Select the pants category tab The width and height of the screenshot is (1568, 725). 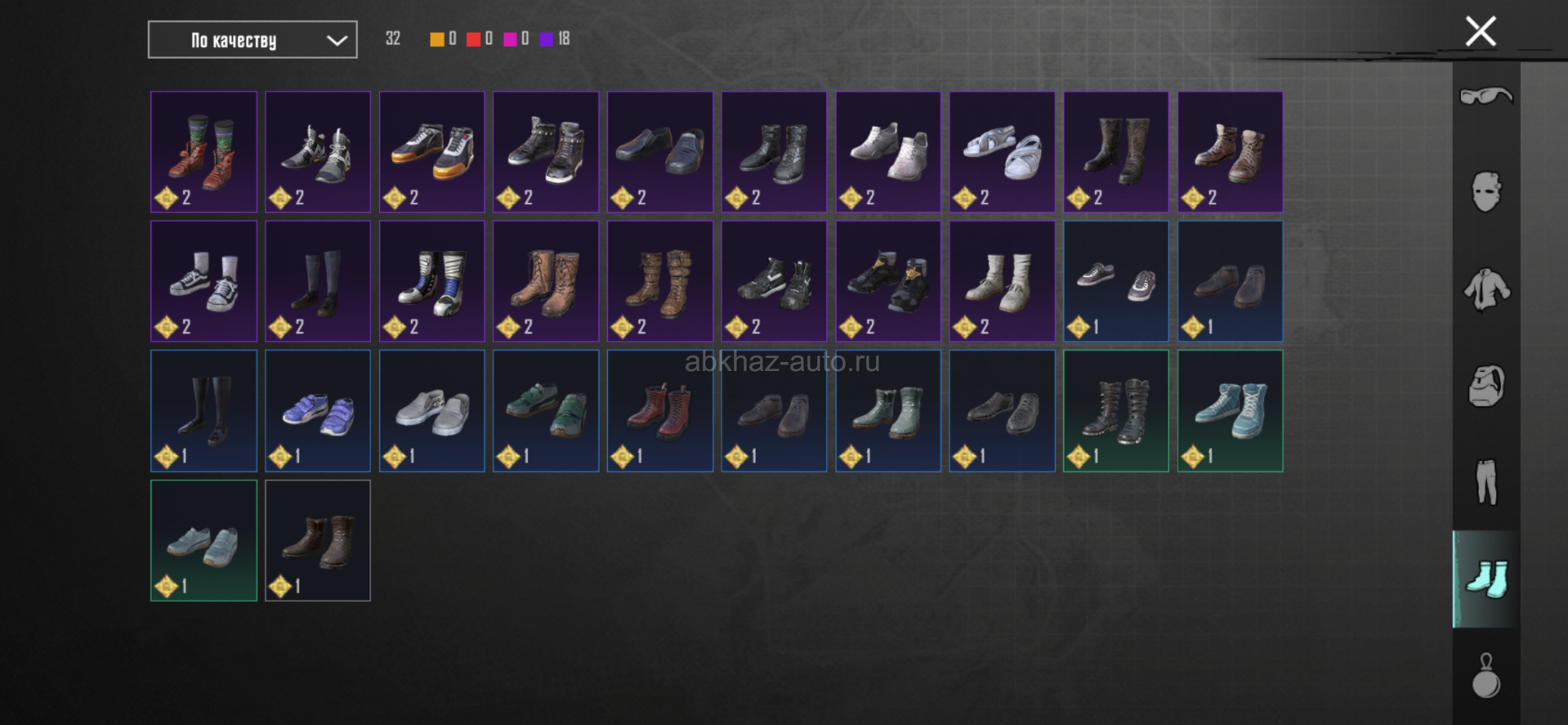click(x=1486, y=482)
